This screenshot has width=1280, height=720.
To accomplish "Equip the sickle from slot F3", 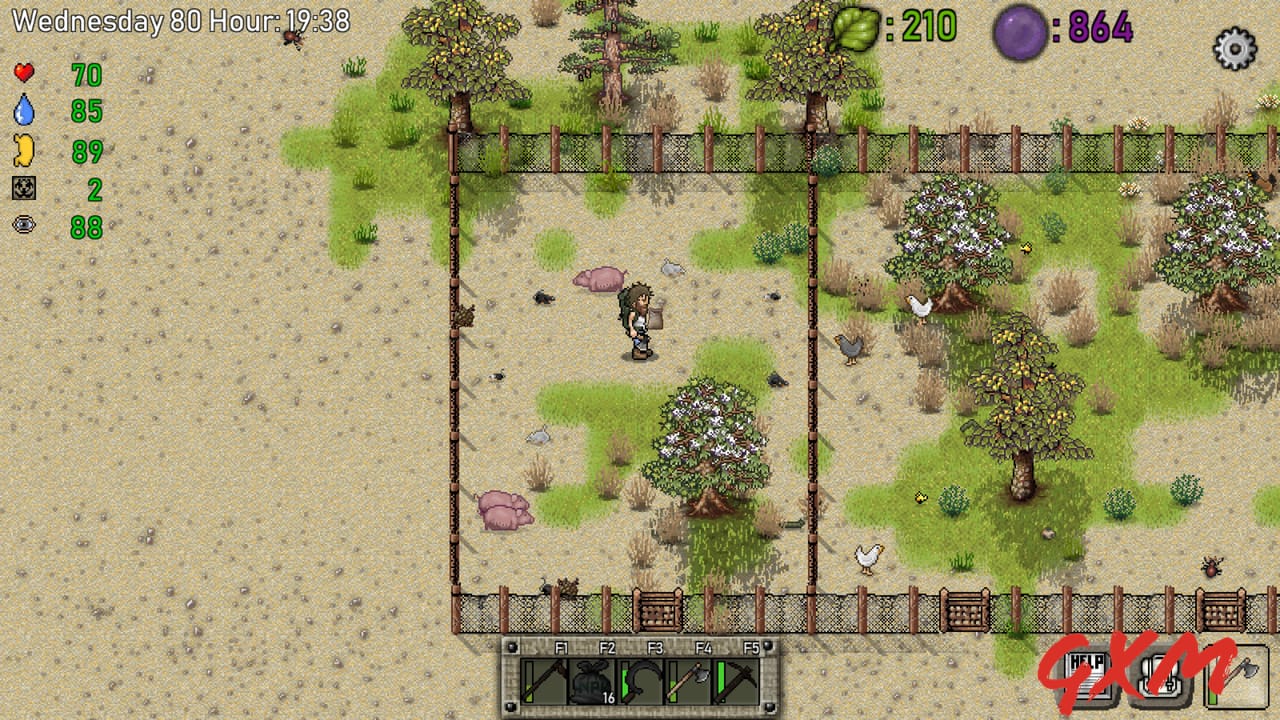I will [x=640, y=682].
